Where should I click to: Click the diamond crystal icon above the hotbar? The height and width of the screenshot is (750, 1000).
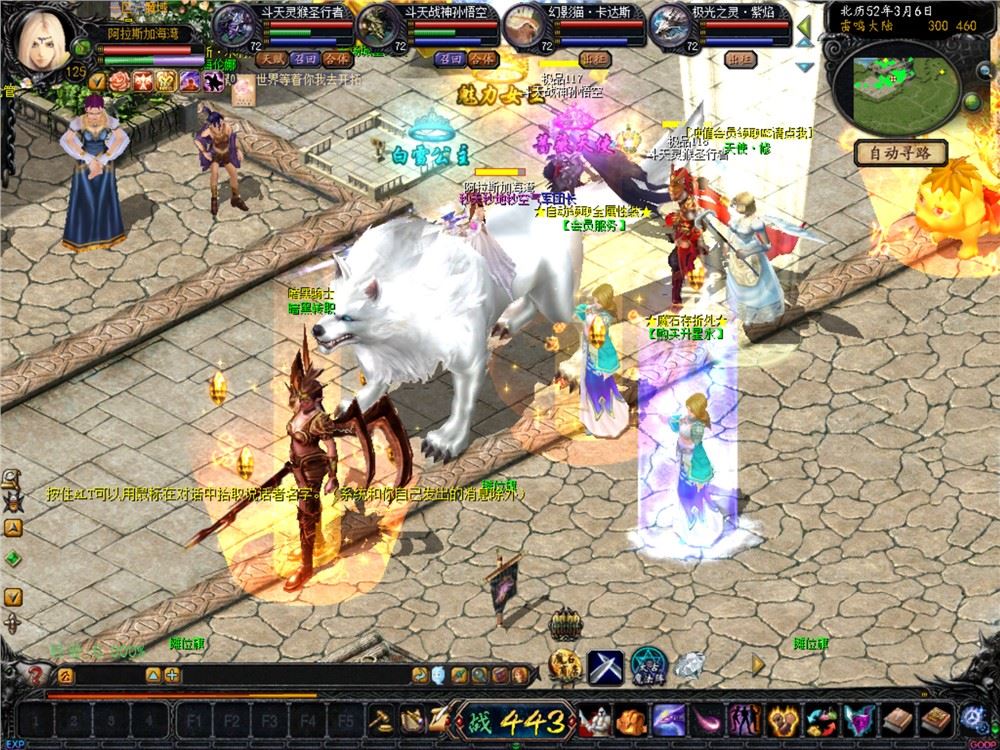coord(689,664)
